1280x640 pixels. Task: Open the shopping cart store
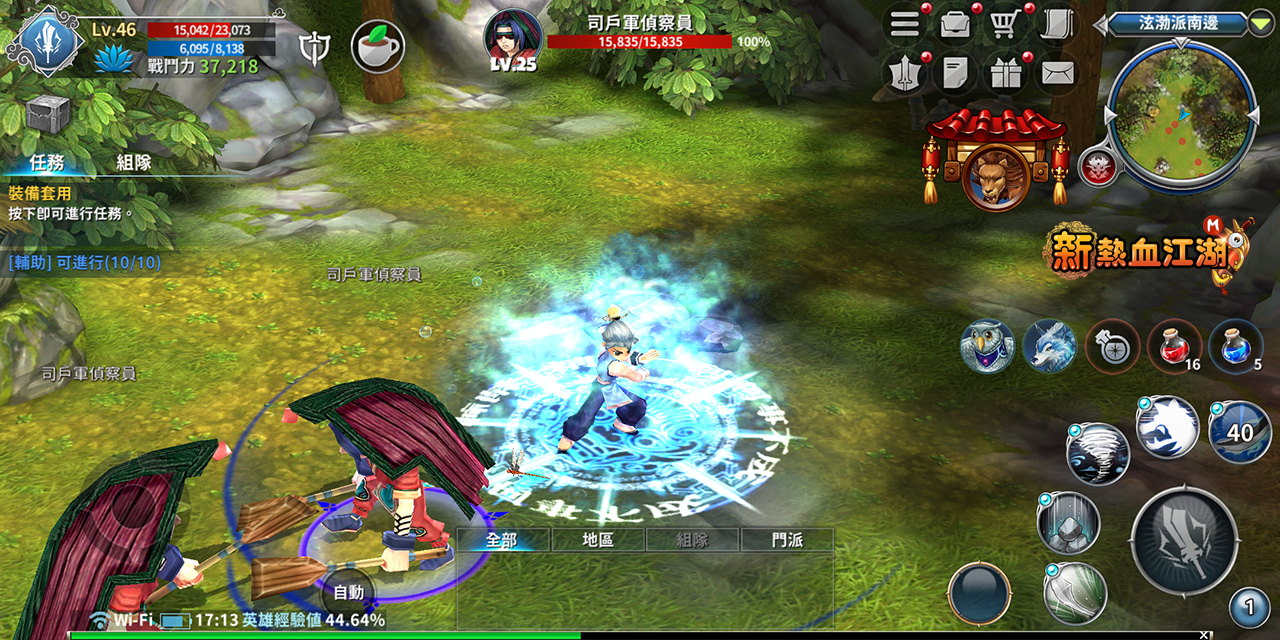(x=1005, y=25)
